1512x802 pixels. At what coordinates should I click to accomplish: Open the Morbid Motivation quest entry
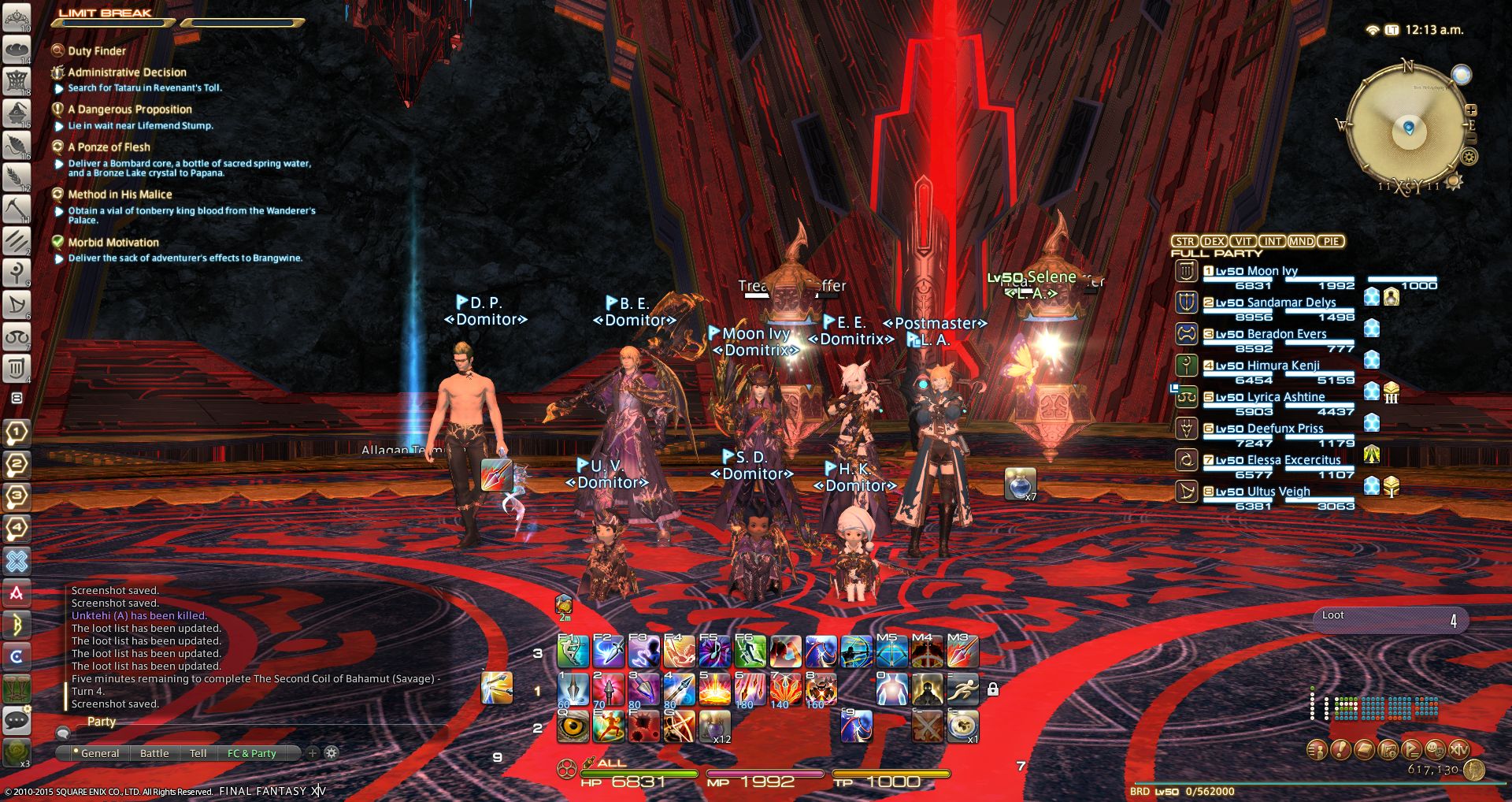[113, 243]
